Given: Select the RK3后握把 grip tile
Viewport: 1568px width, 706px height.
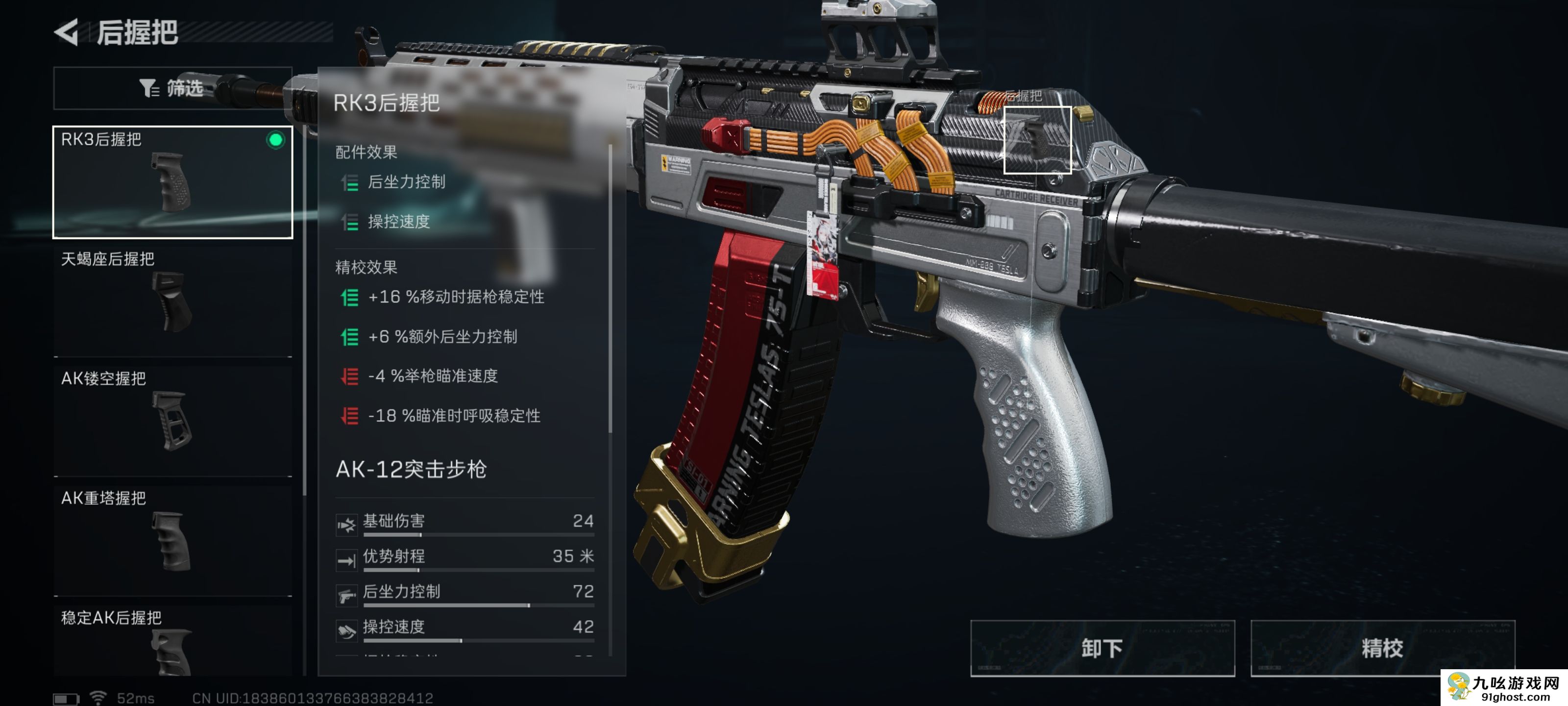Looking at the screenshot, I should pos(172,181).
